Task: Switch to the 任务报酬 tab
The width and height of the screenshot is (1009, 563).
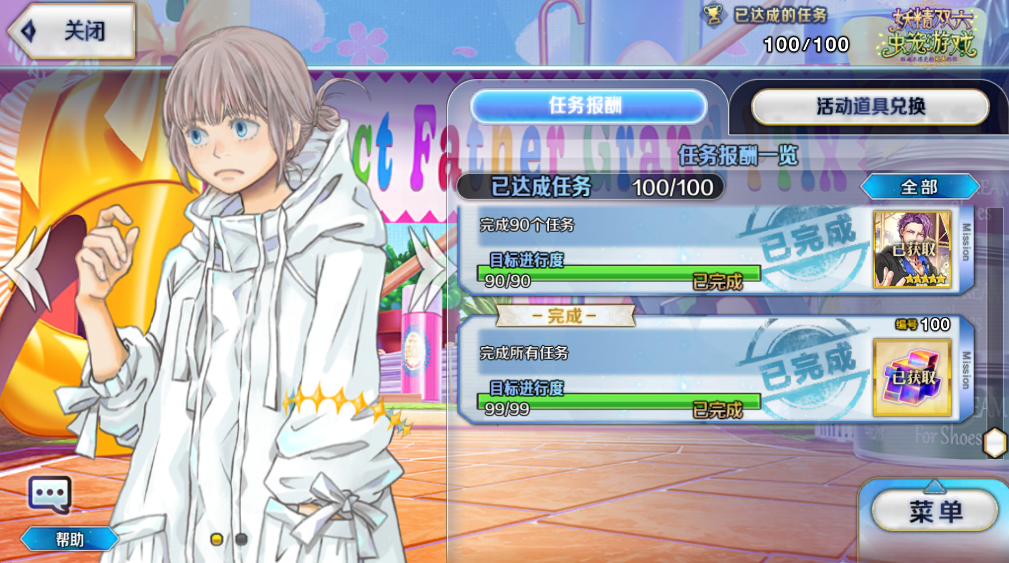Action: (588, 106)
